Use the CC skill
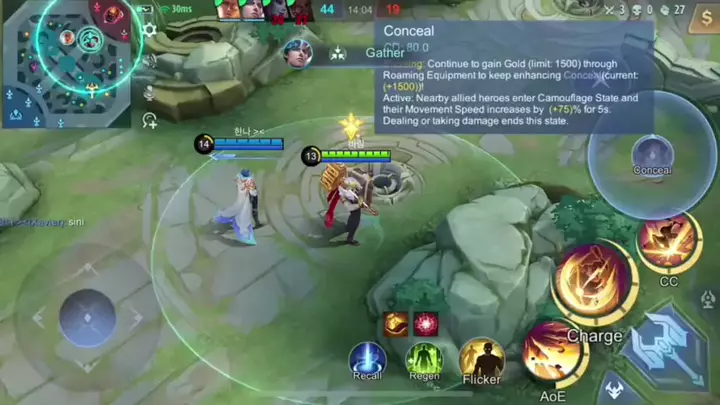Screen dimensions: 720x405 668,242
